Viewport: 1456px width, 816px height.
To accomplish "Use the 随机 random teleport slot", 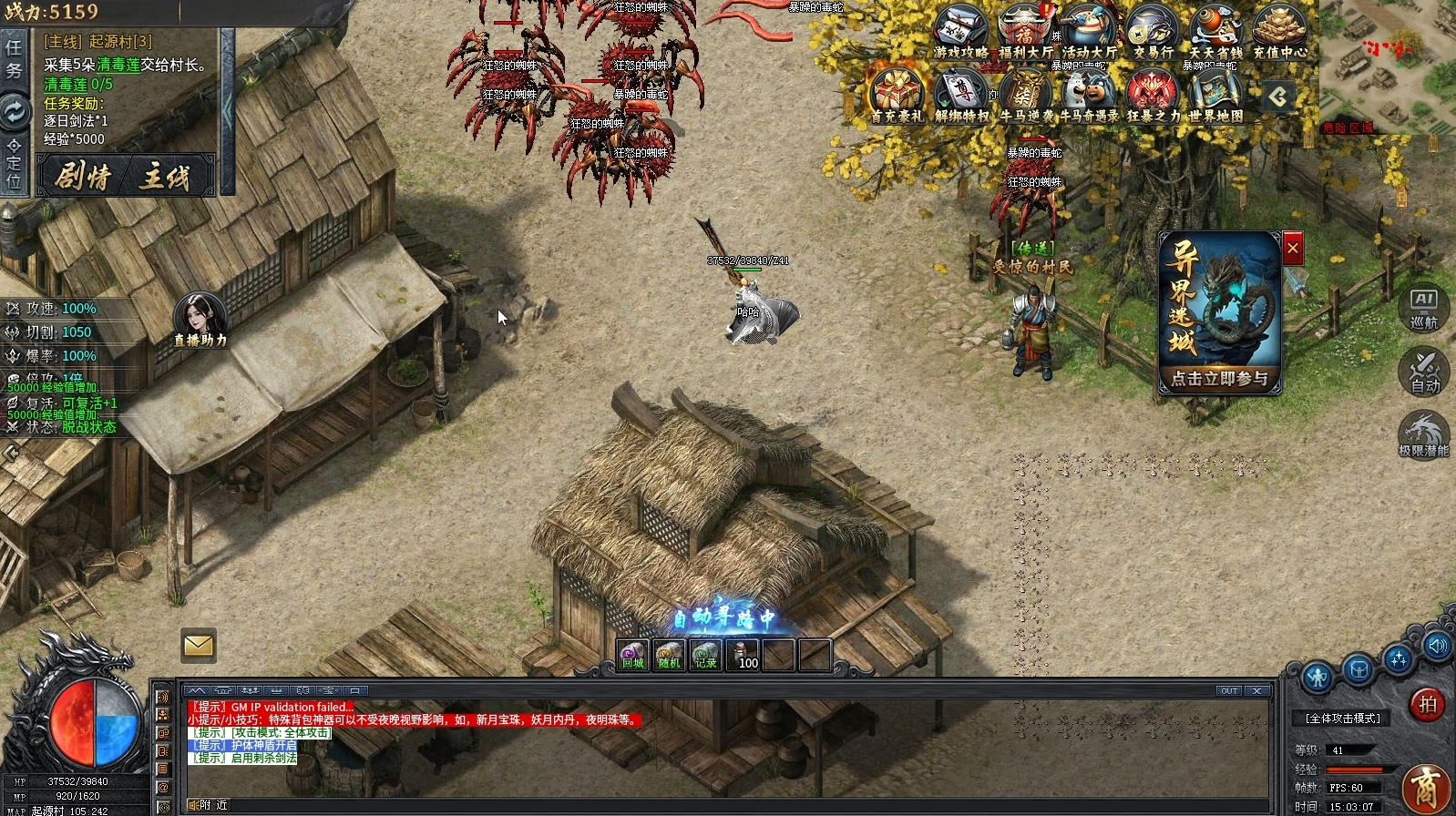I will click(670, 655).
